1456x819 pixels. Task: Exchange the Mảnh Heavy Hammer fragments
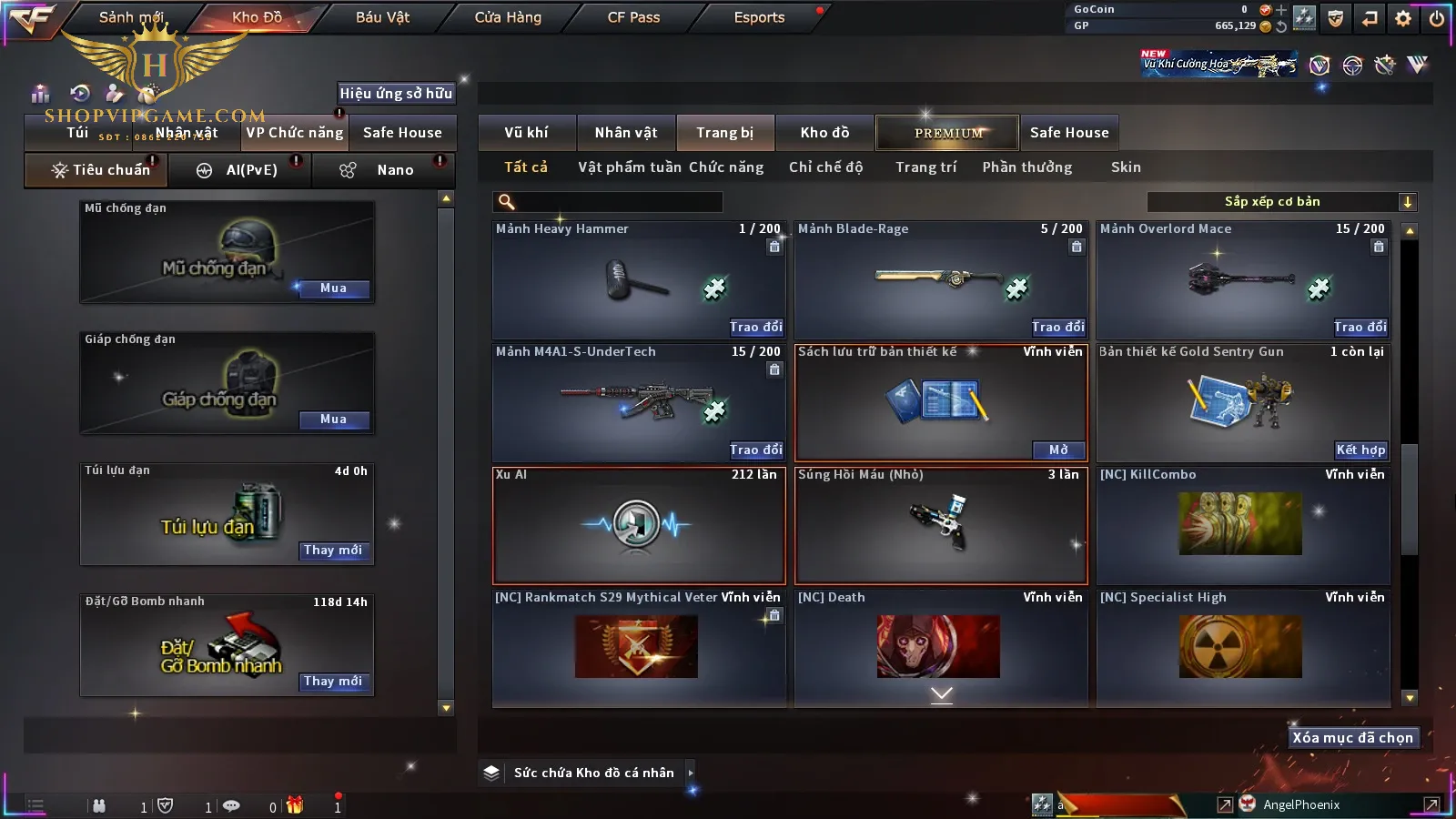(x=755, y=327)
